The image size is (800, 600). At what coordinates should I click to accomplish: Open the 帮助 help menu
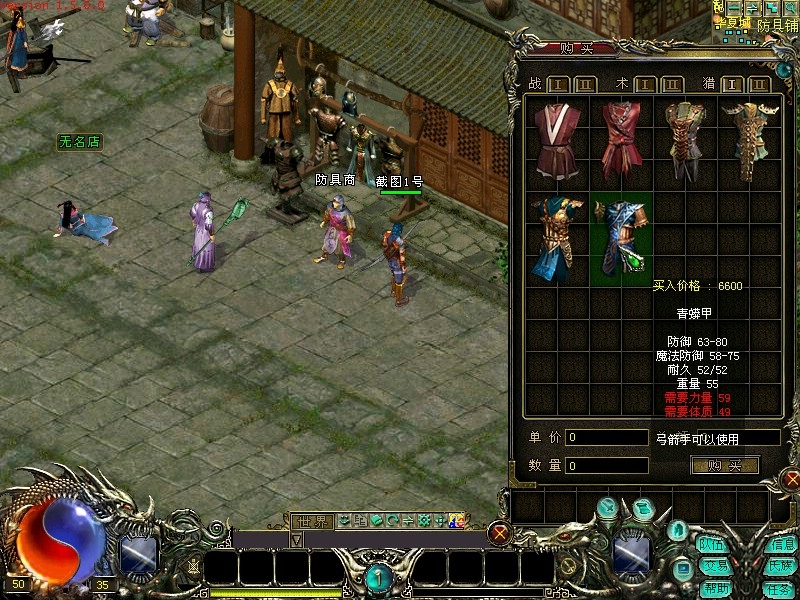pos(712,588)
